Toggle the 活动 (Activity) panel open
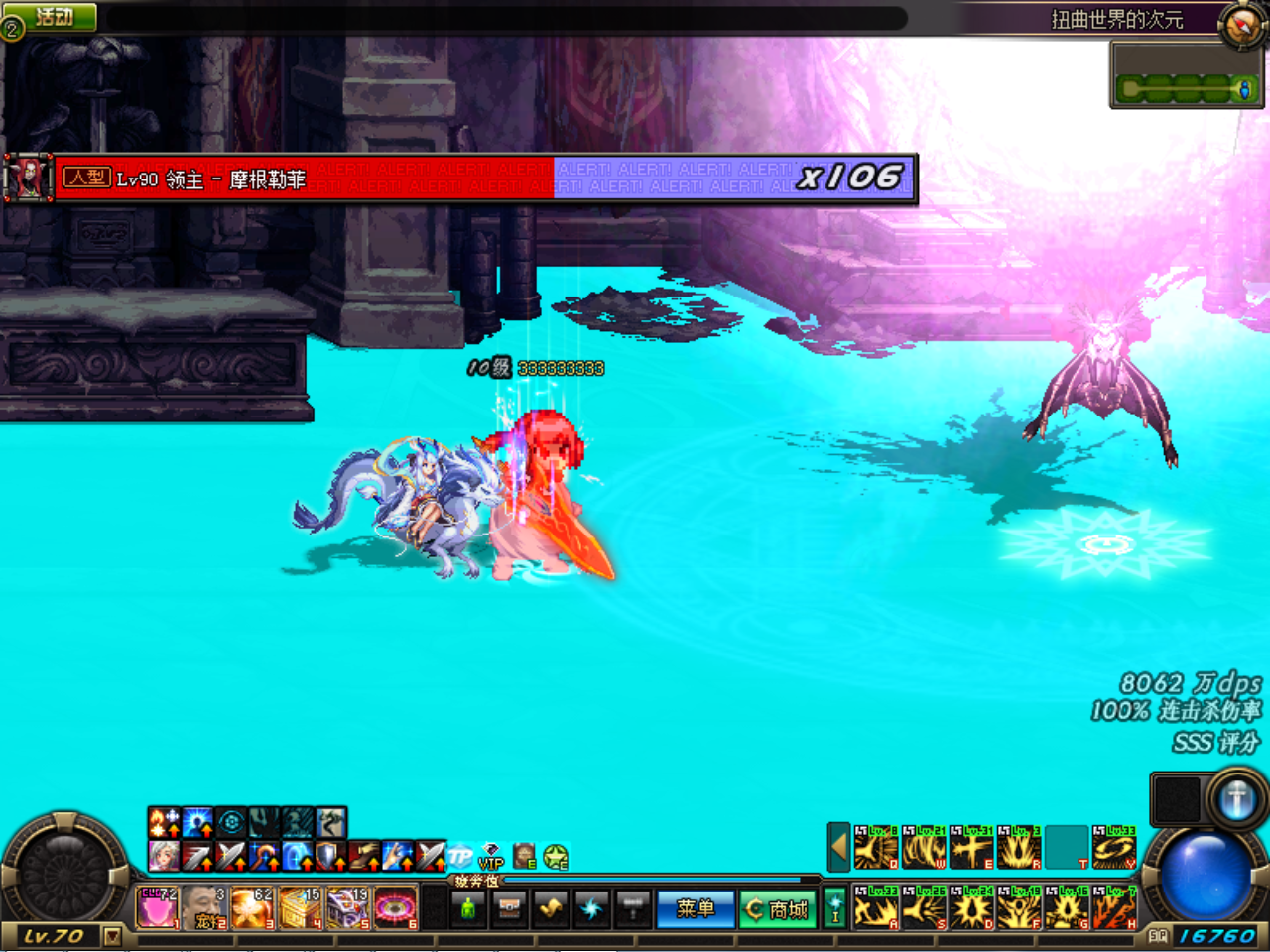The image size is (1270, 952). click(x=55, y=17)
